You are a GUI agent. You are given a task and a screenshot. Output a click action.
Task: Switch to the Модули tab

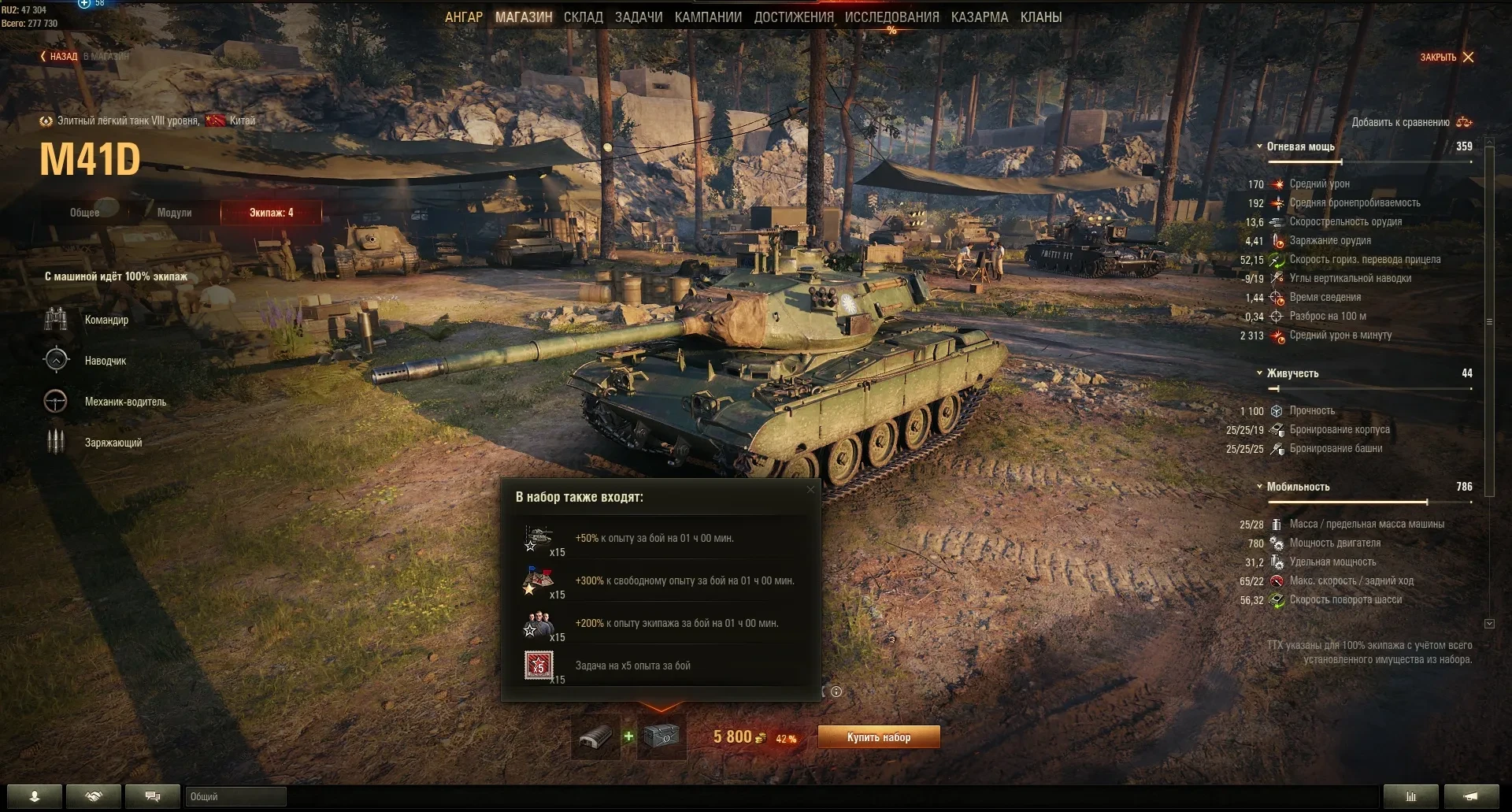pyautogui.click(x=174, y=213)
